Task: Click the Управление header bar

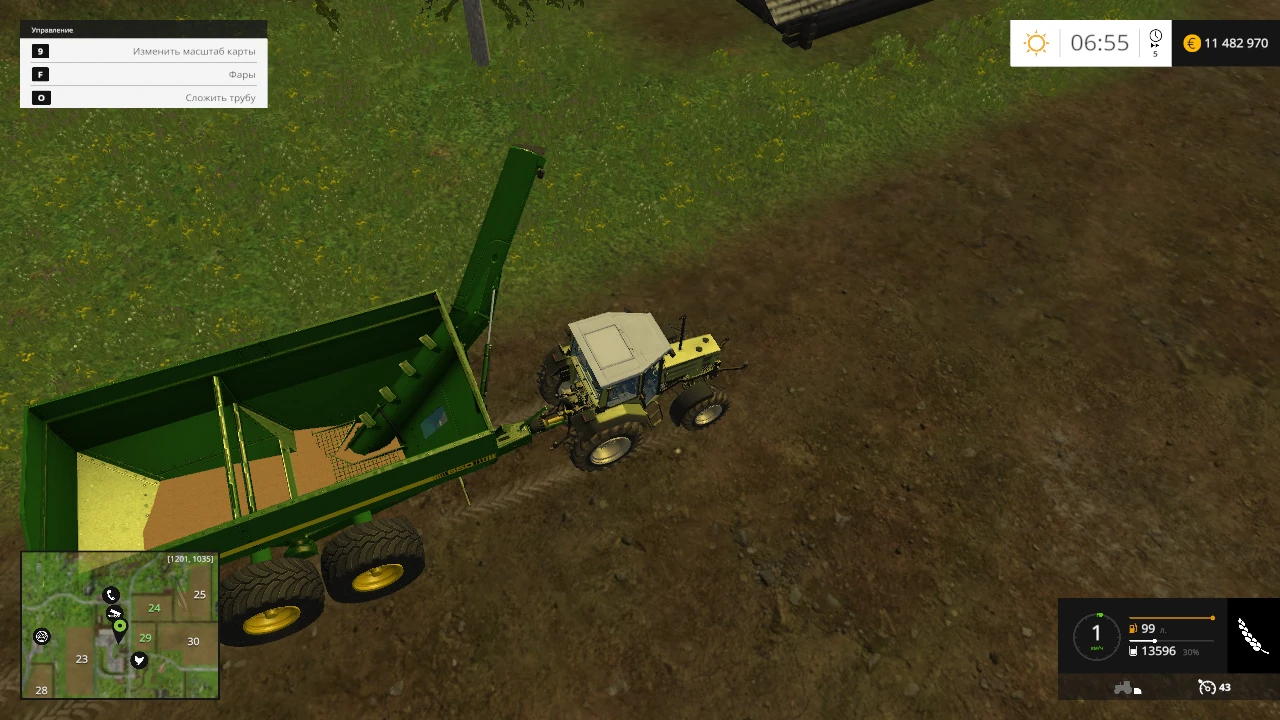Action: [x=51, y=29]
